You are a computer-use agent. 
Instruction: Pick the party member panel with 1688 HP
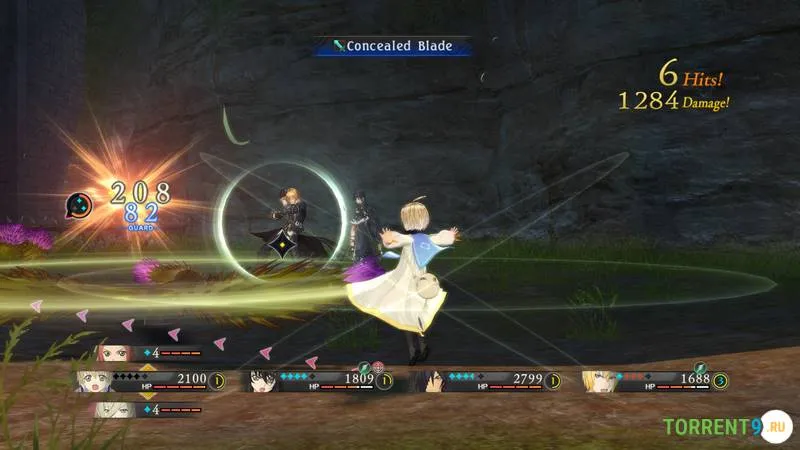pyautogui.click(x=654, y=380)
